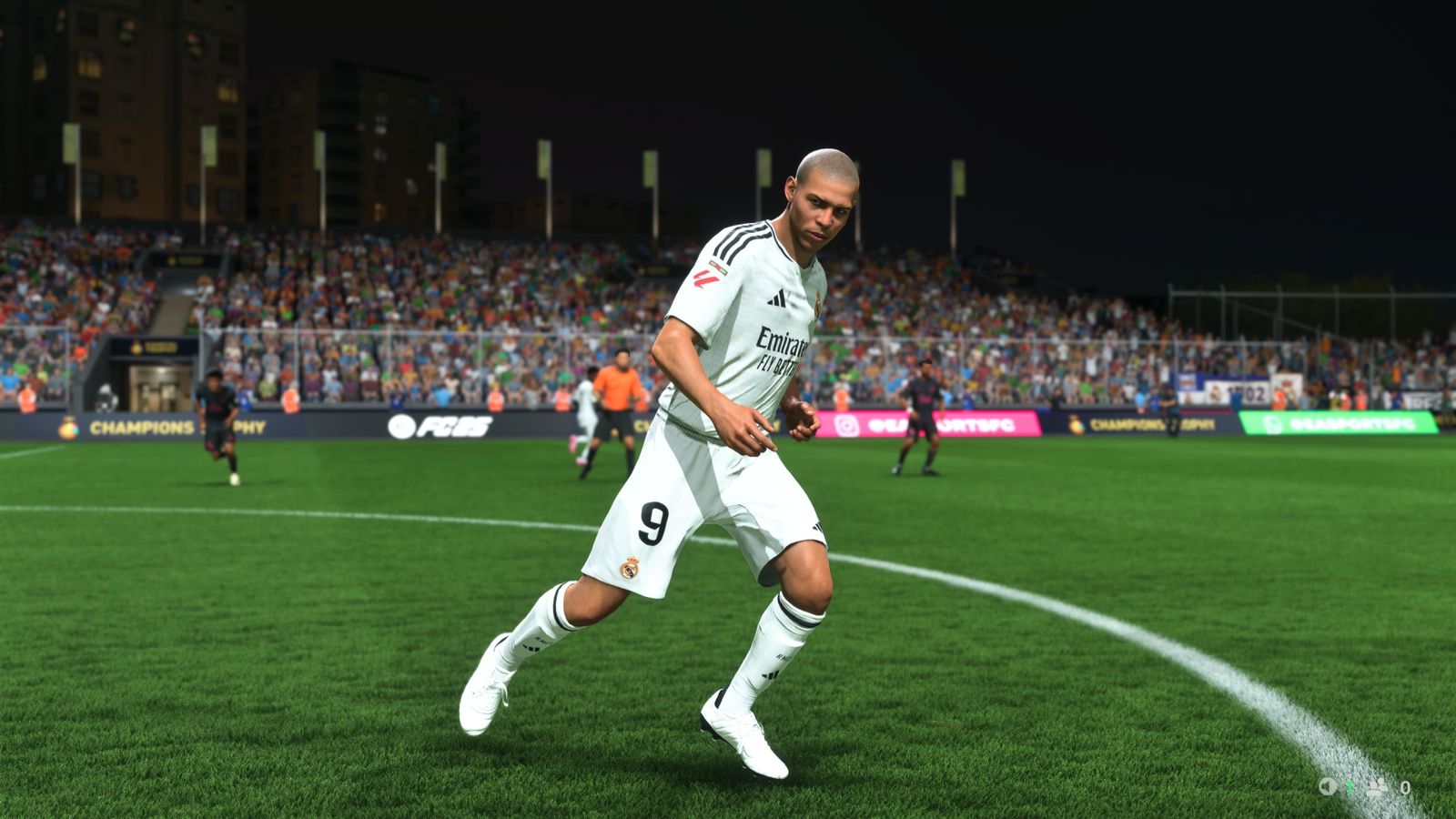The height and width of the screenshot is (819, 1456).
Task: Open the party members icon
Action: coord(1377,786)
